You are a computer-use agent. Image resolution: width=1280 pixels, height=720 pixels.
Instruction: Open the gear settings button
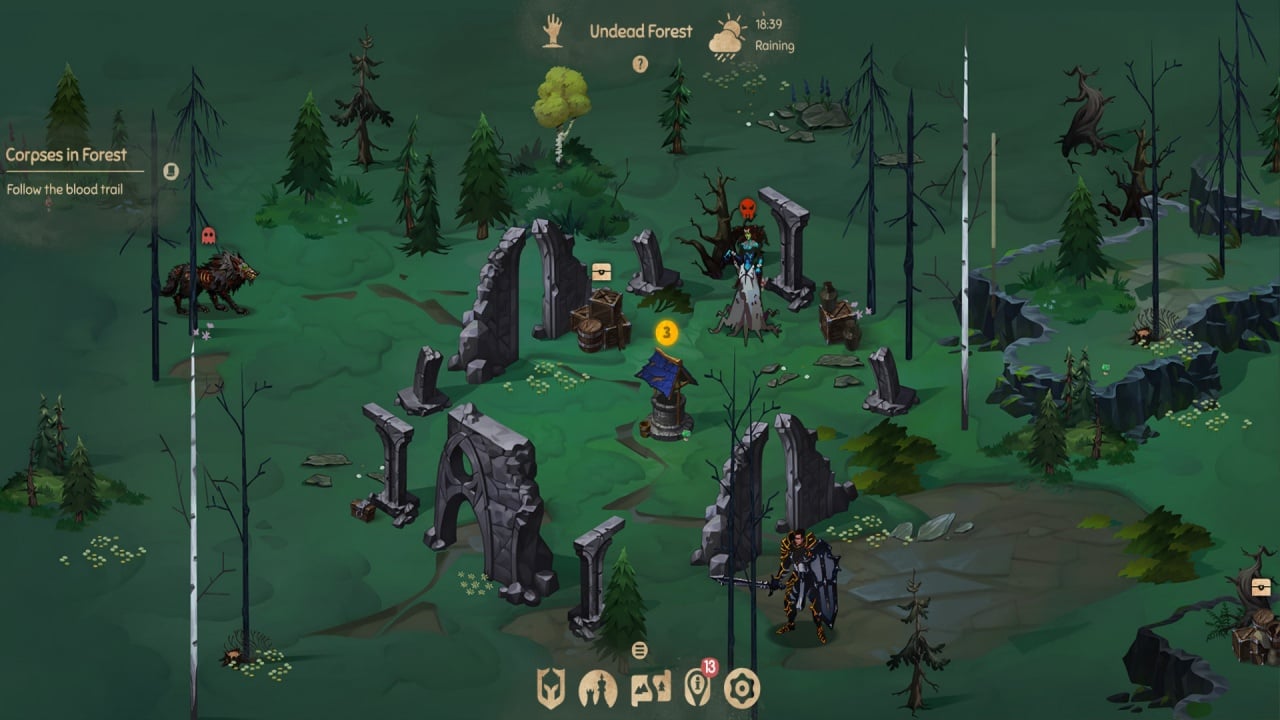(742, 688)
